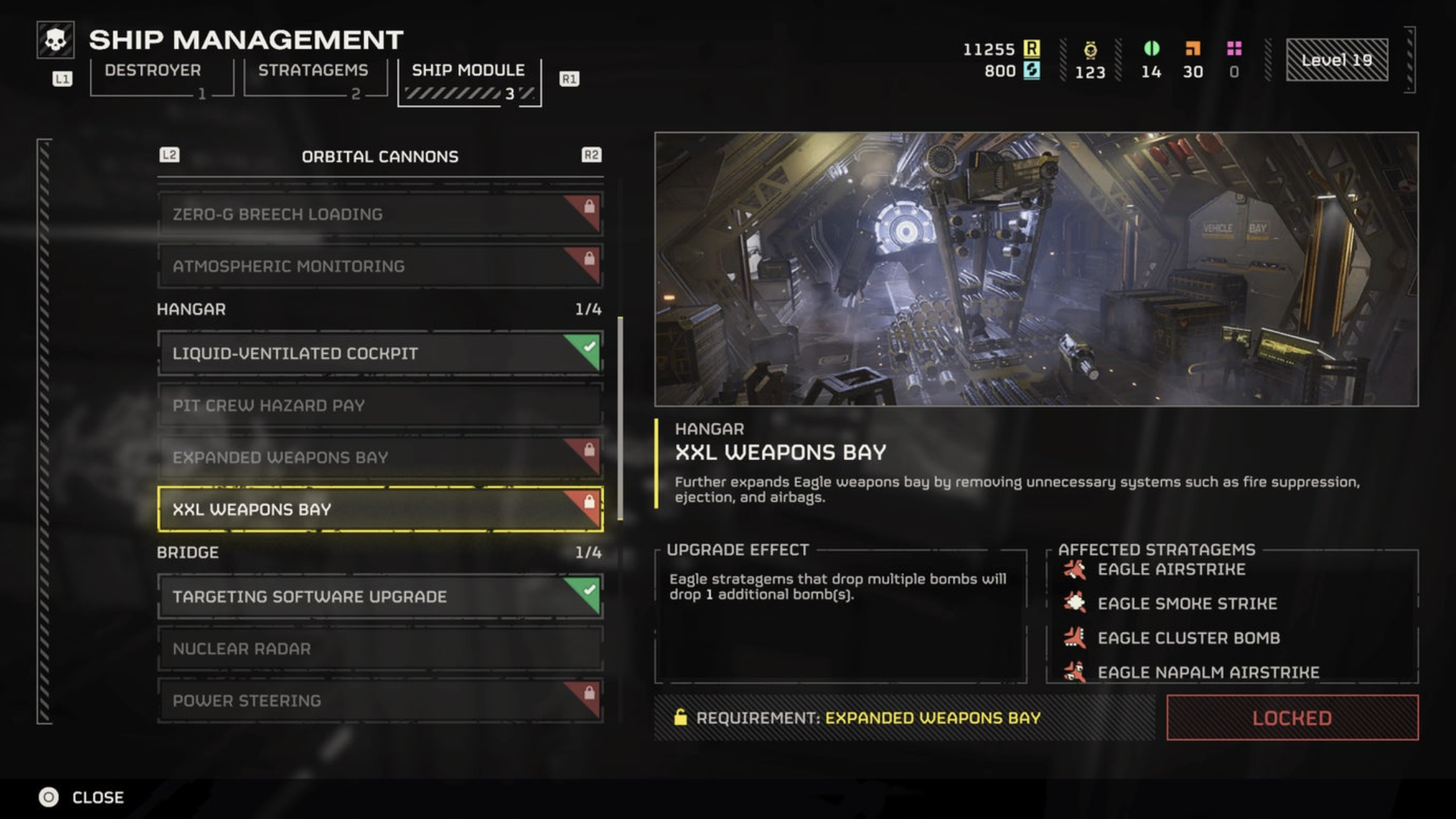The image size is (1456, 819).
Task: Select Eagle Smoke Strike in affected stratagems
Action: (x=1186, y=604)
